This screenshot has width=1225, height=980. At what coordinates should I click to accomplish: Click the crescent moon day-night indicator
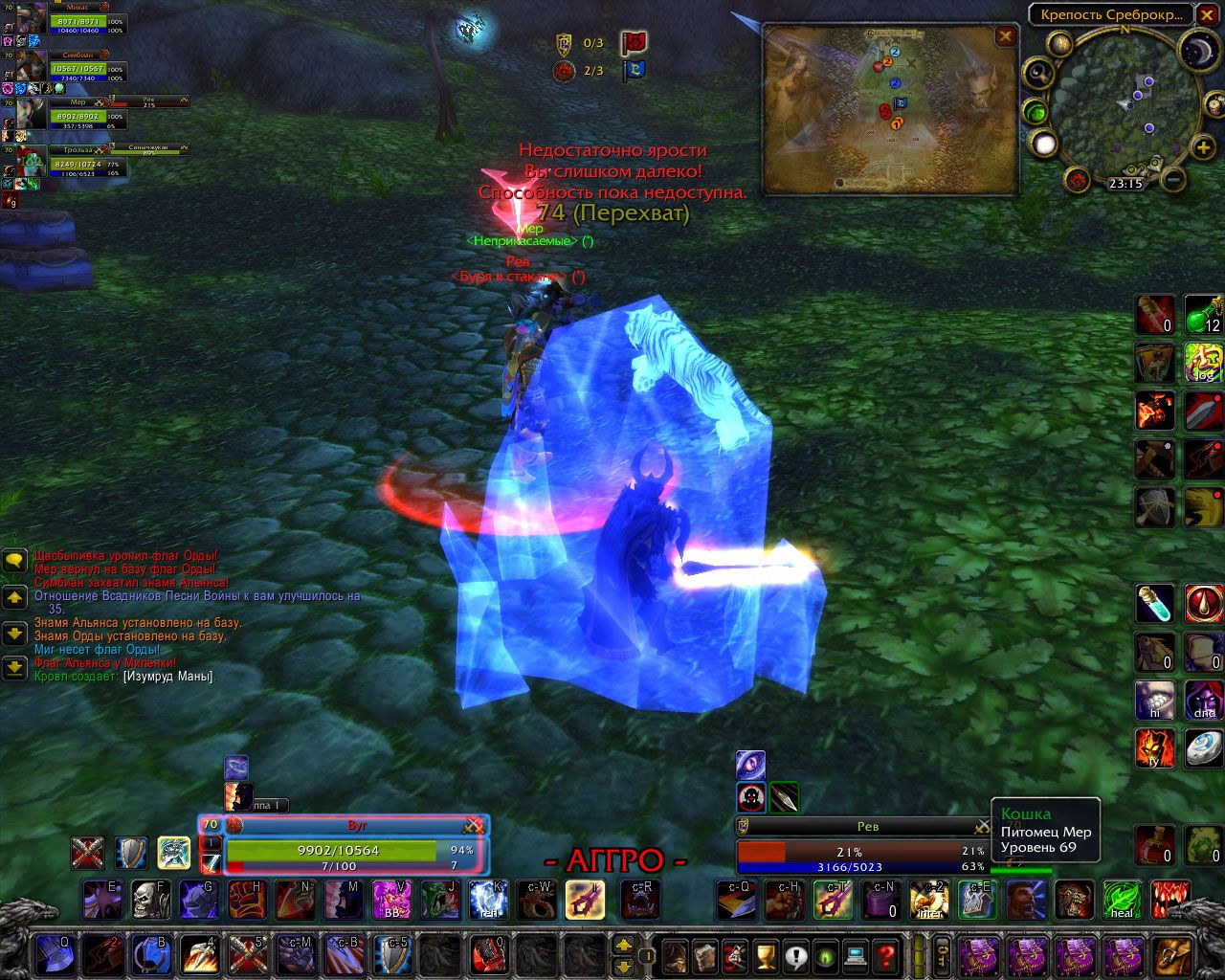(1196, 49)
